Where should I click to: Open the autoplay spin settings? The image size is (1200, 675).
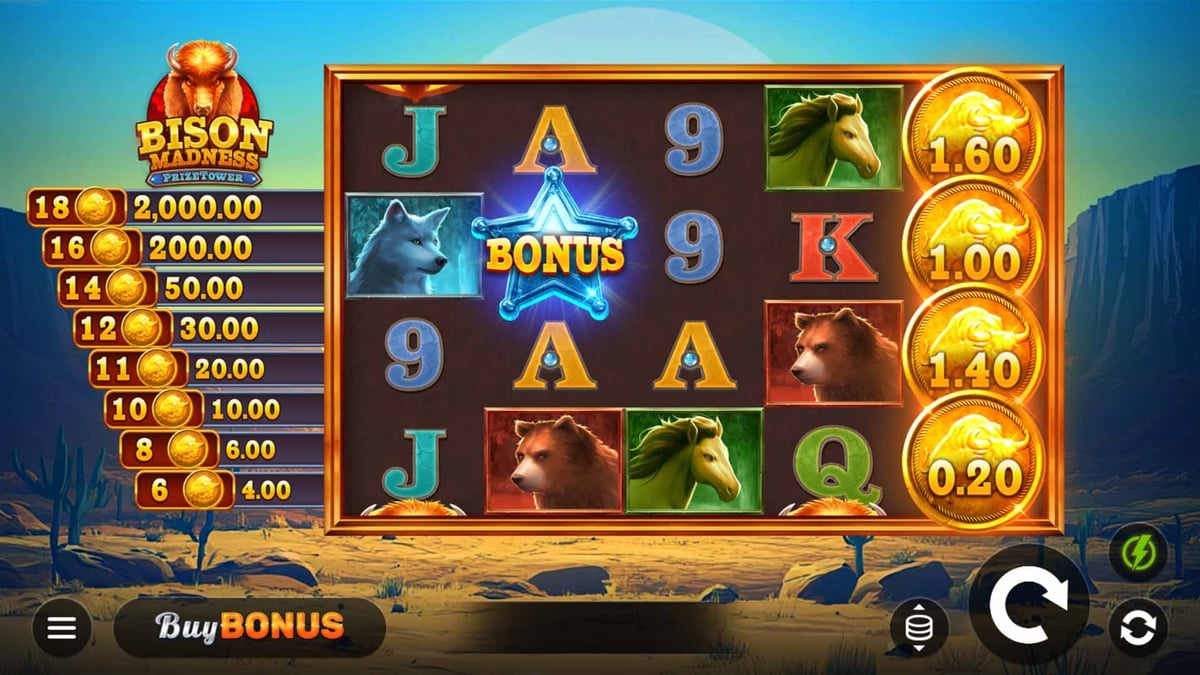click(x=1138, y=628)
